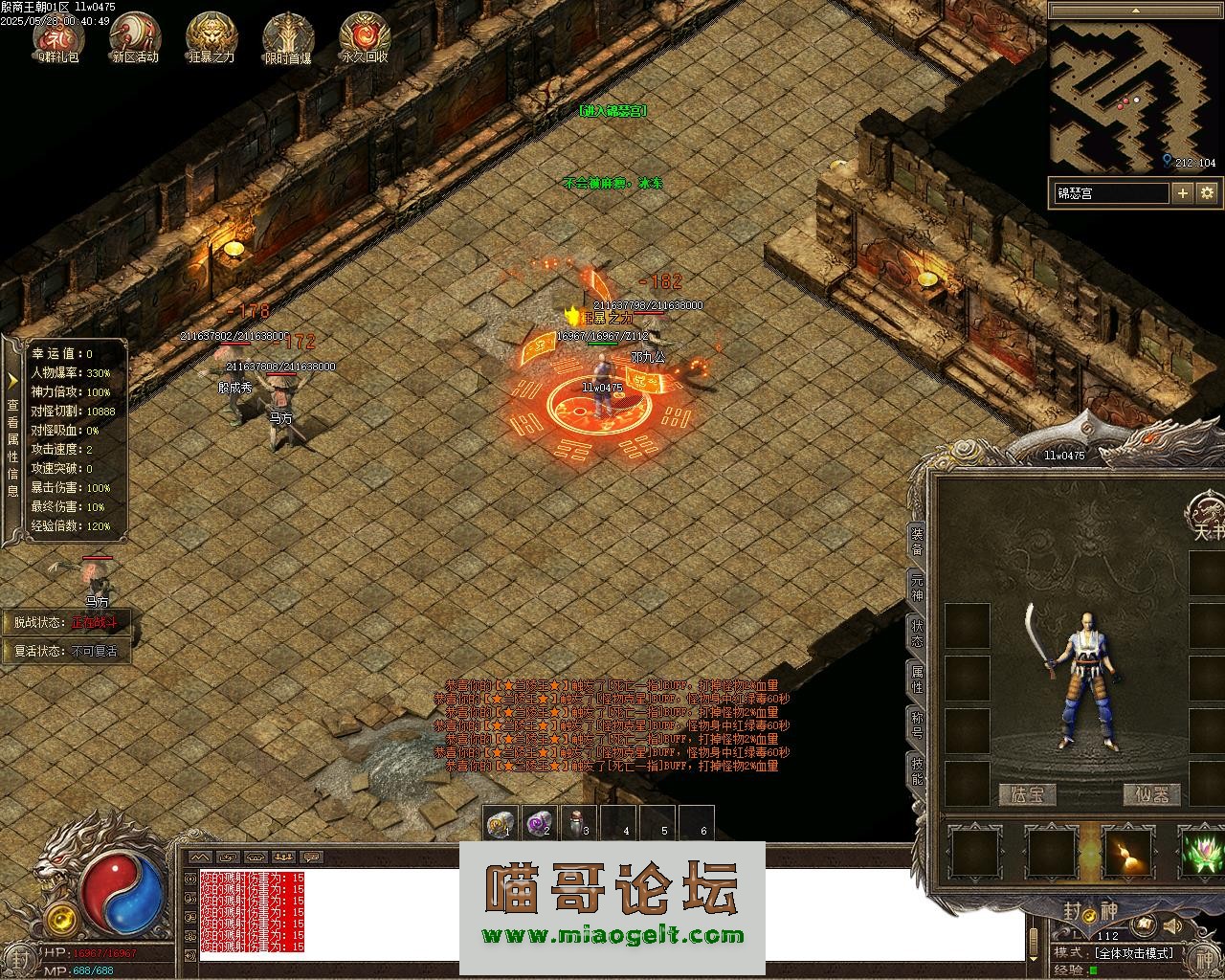The height and width of the screenshot is (980, 1225).
Task: Use the potion bottle in hotbar slot 3
Action: (579, 823)
